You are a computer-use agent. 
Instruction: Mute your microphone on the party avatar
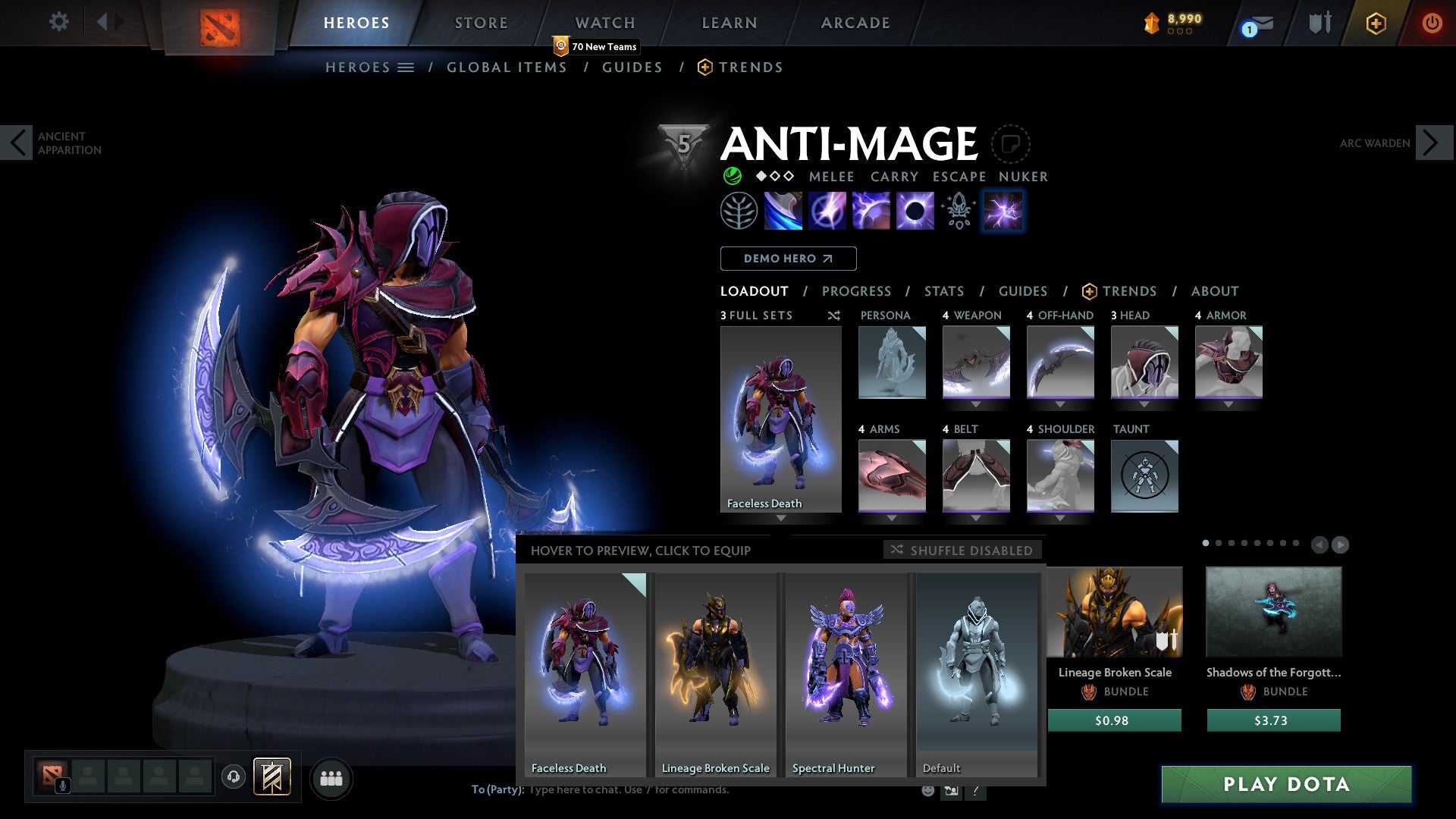[63, 786]
